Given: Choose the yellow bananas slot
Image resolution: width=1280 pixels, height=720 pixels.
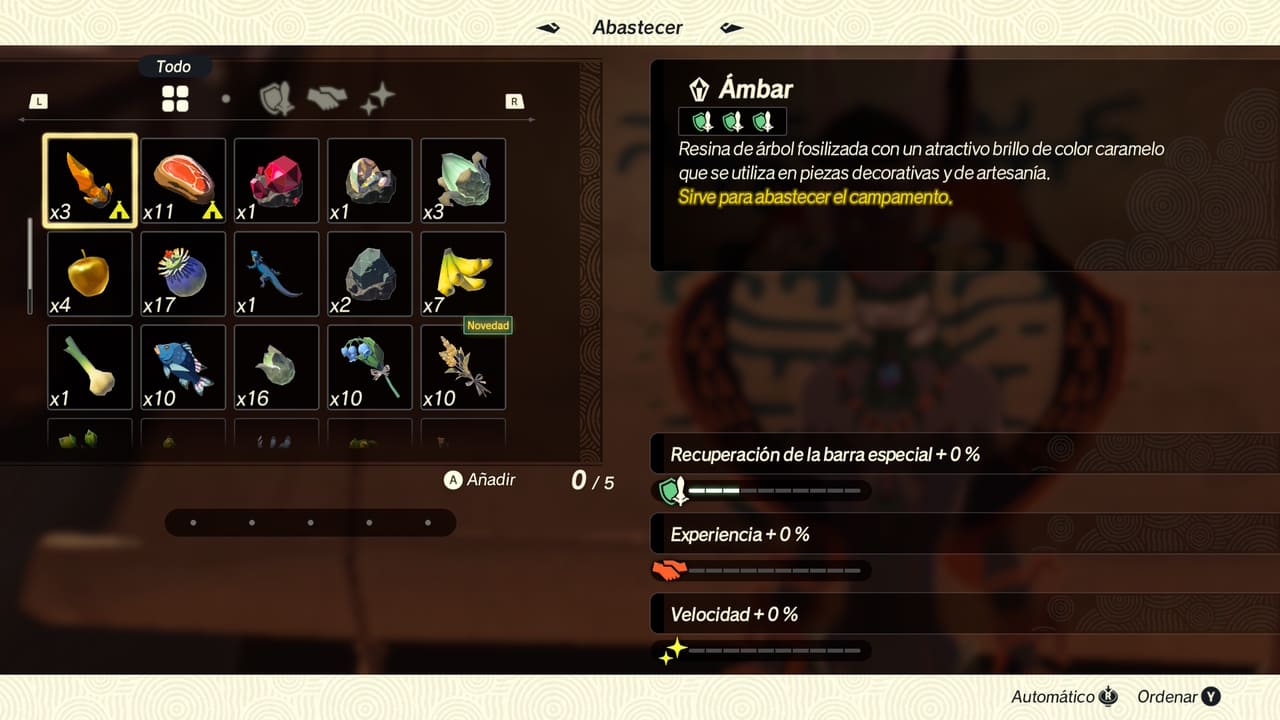Looking at the screenshot, I should [463, 274].
